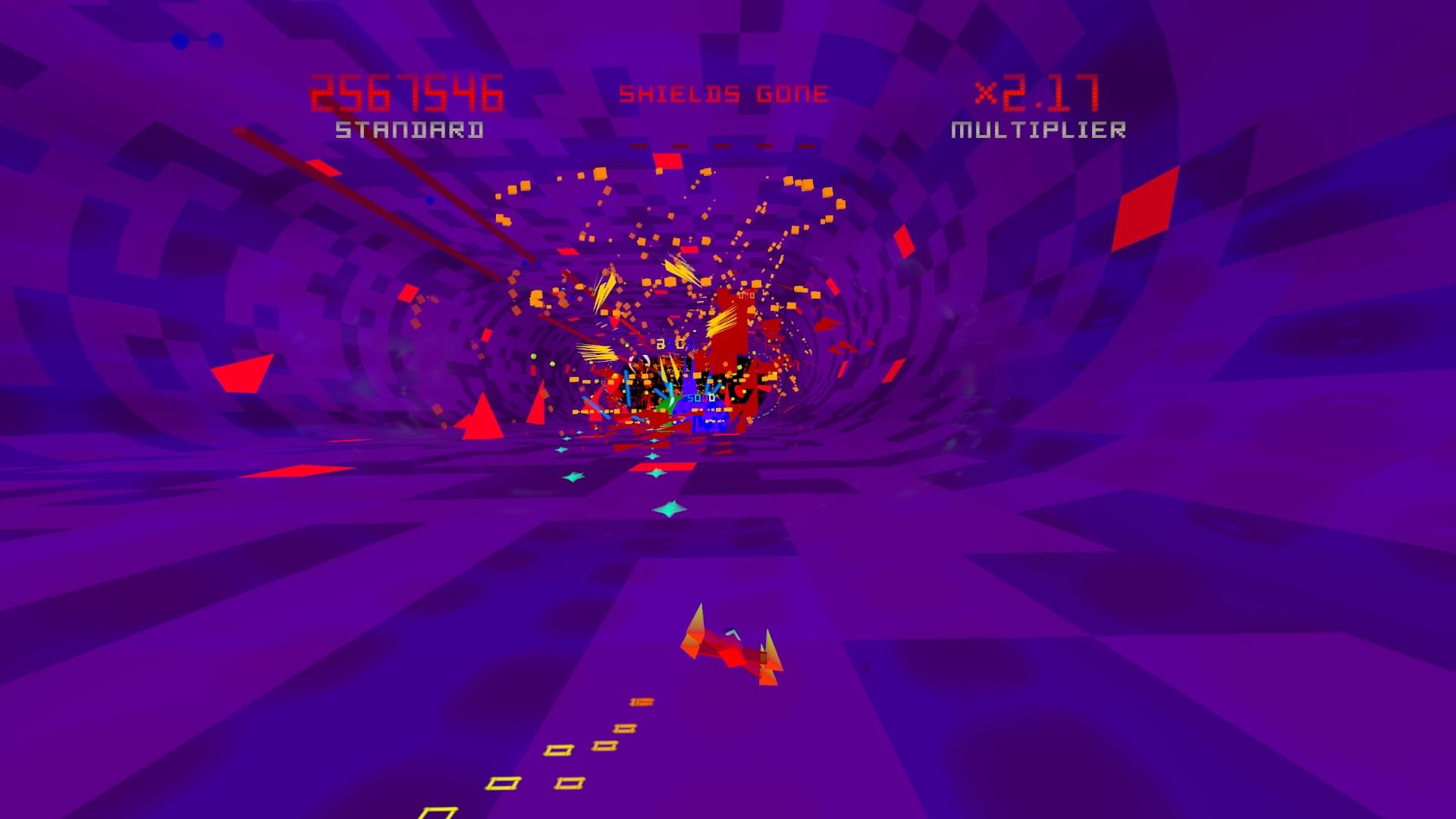Toggle the SHIELDS GONE warning text
Viewport: 1456px width, 819px height.
[724, 94]
